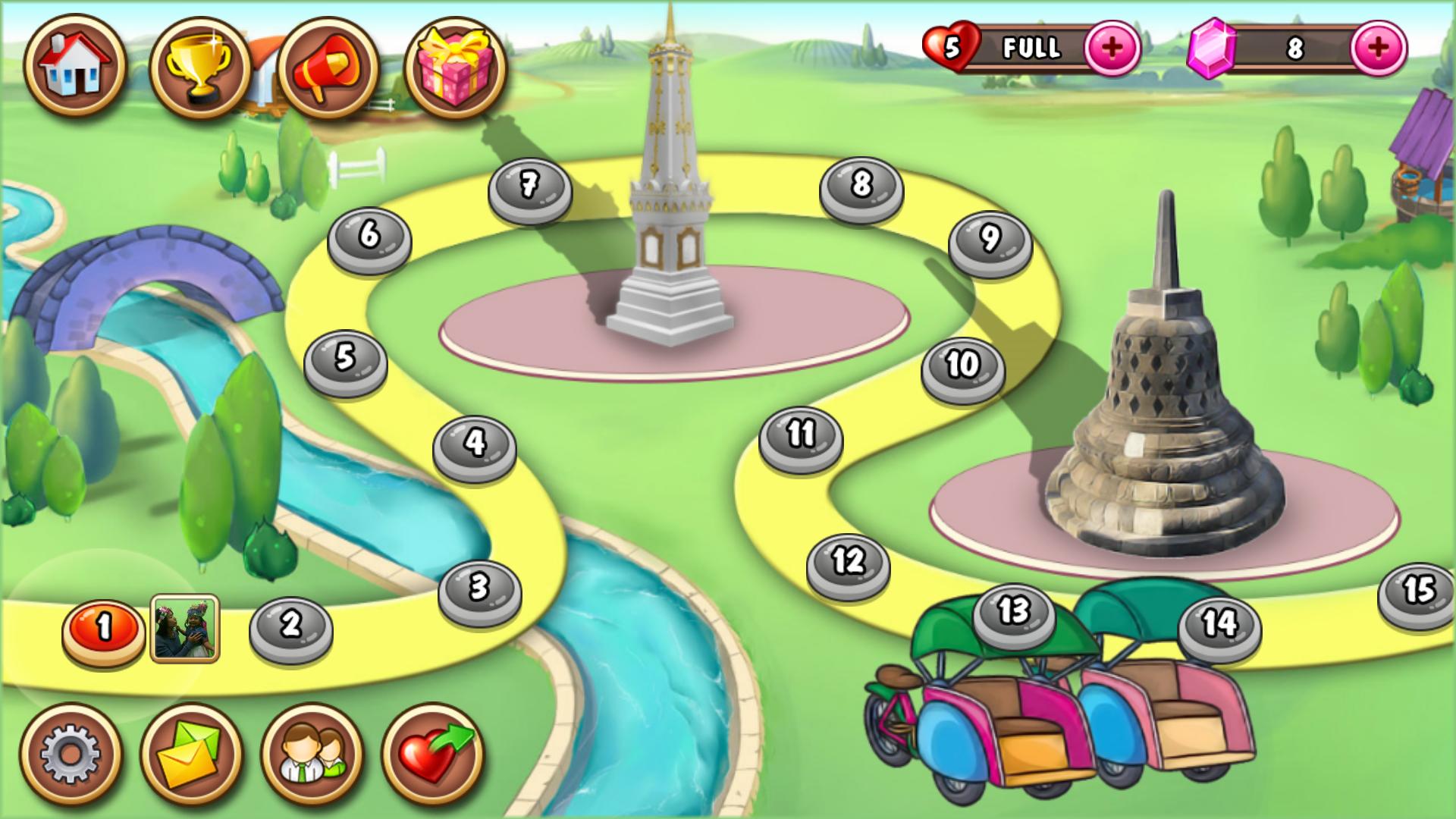
Task: Select the level 7 stage button
Action: click(x=529, y=187)
